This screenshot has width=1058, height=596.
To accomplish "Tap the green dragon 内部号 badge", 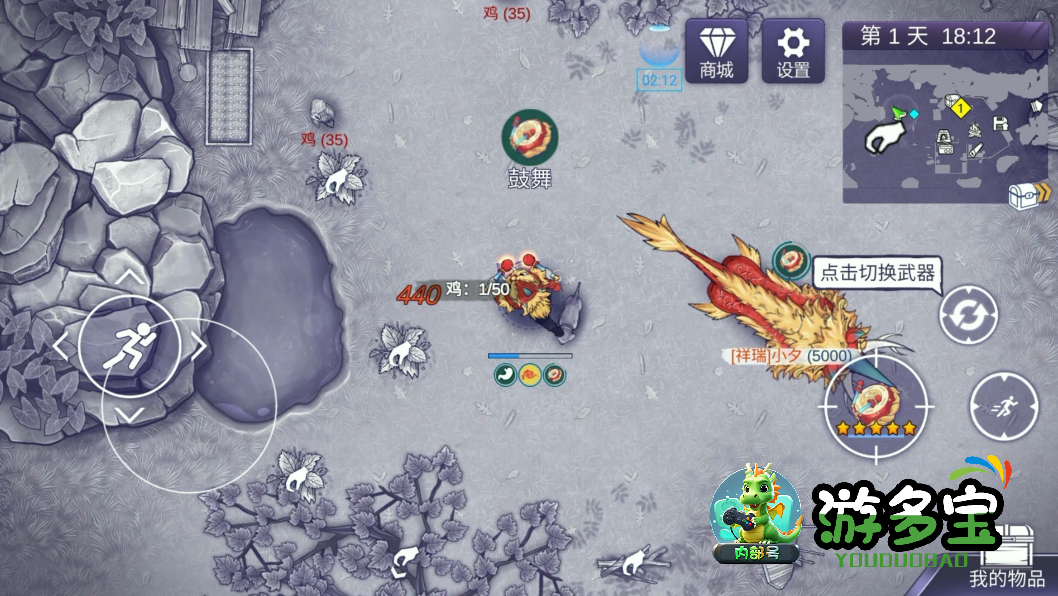I will pos(755,513).
